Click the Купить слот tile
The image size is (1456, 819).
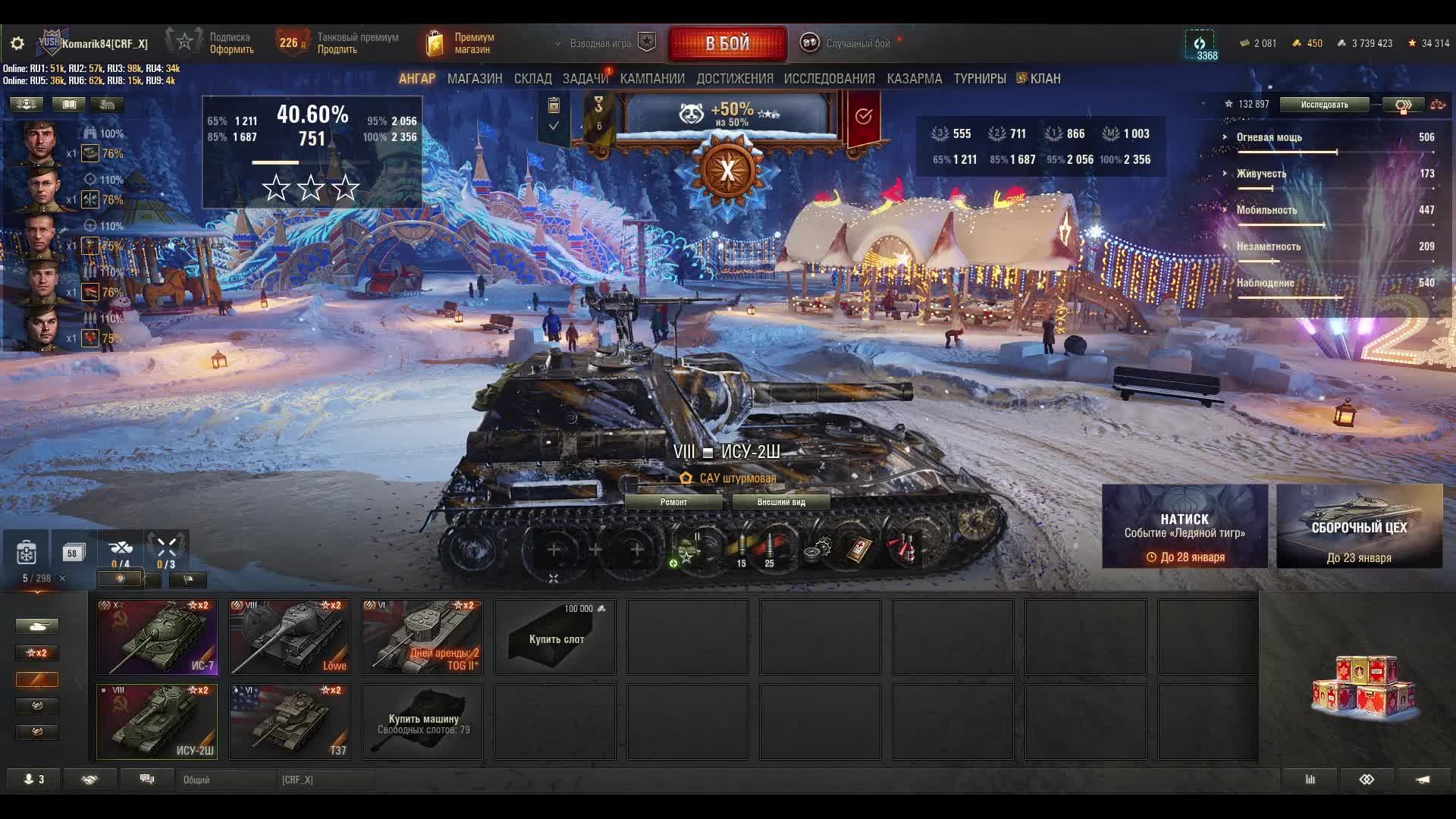pyautogui.click(x=555, y=637)
